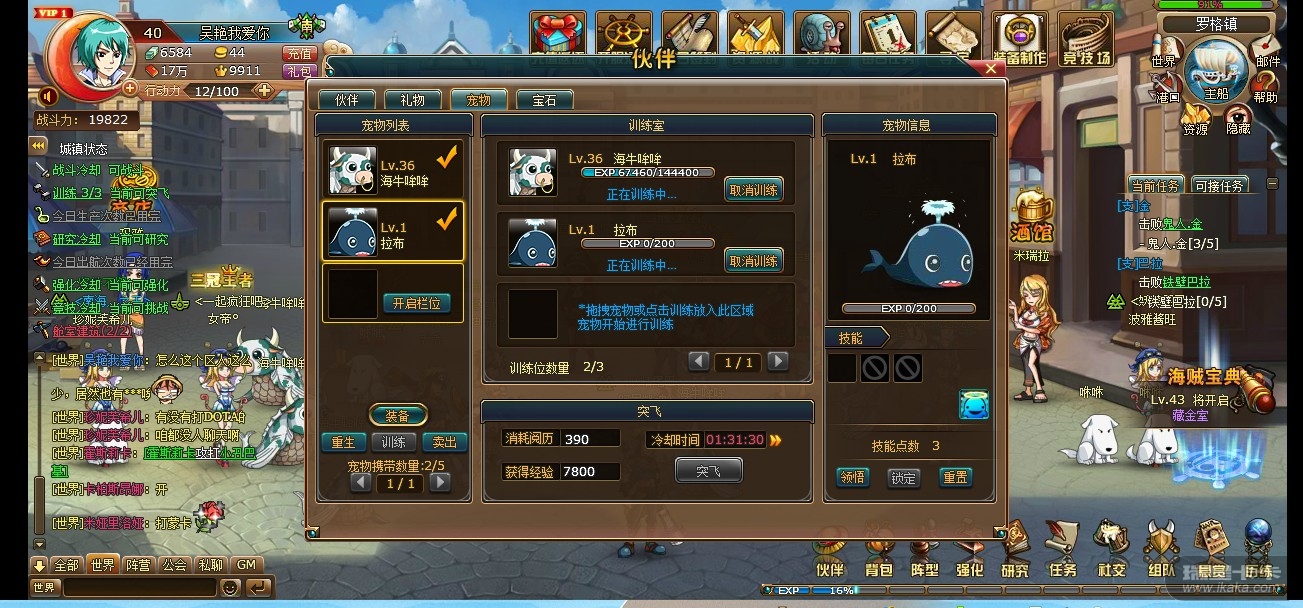Screen dimensions: 1303x608
Task: Switch to the 礼物 gift tab
Action: pyautogui.click(x=412, y=100)
